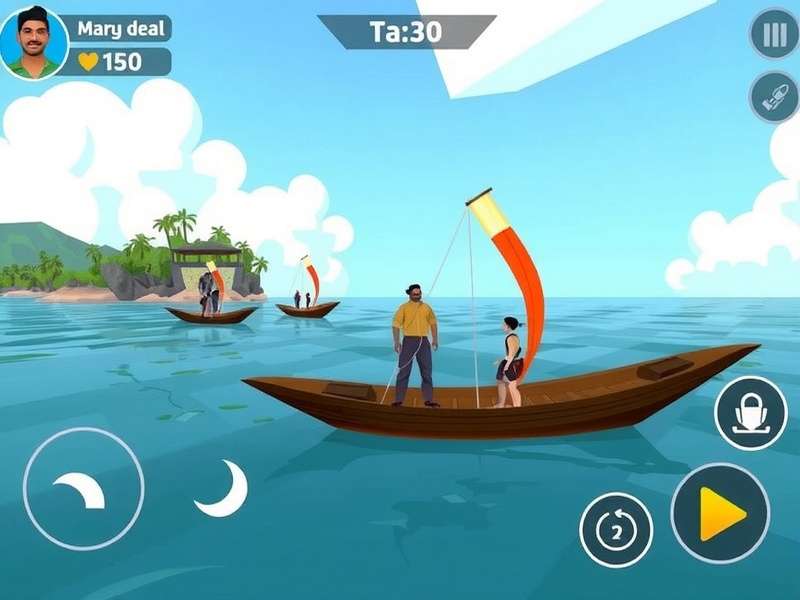Tap the circled crescent control button
The width and height of the screenshot is (800, 600).
click(x=83, y=489)
